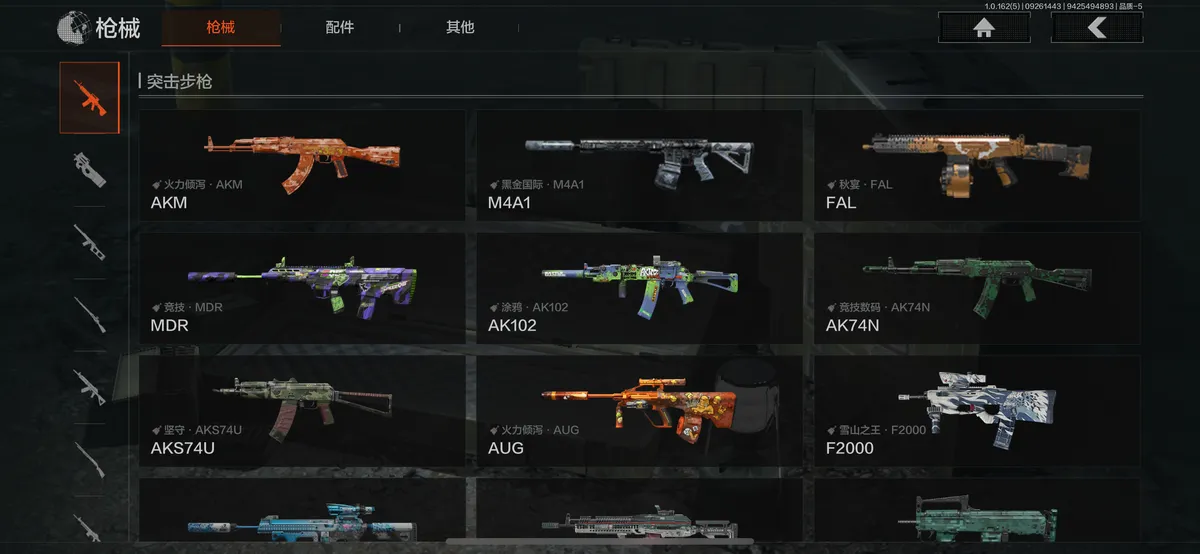Switch to the 枪械 tab
This screenshot has height=554, width=1200.
coord(220,28)
